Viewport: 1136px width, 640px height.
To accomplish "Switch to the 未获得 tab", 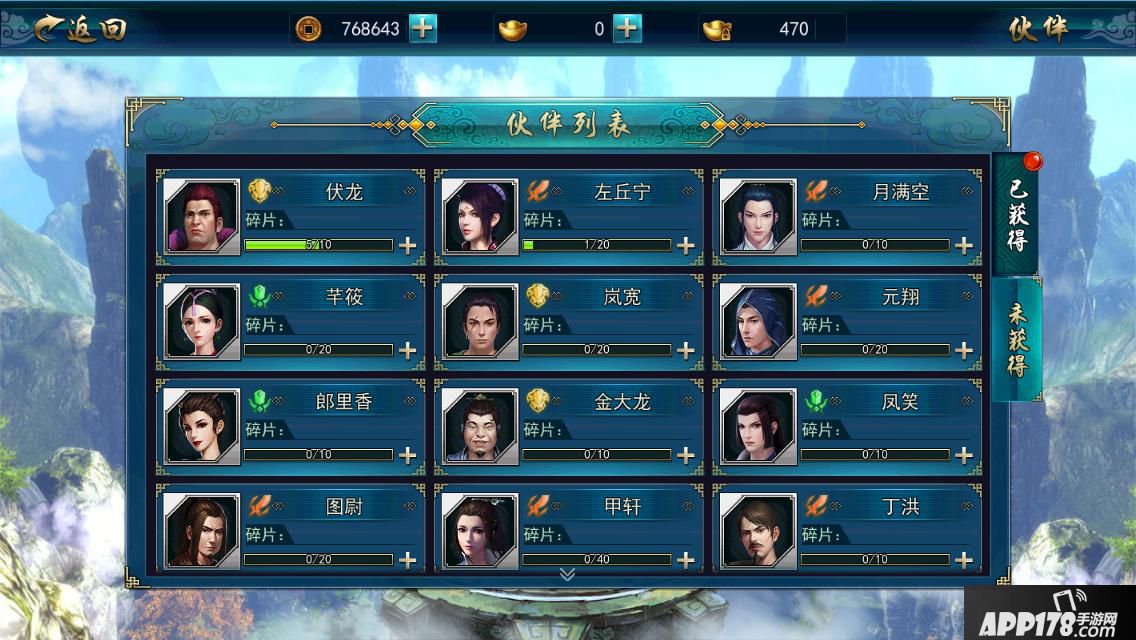I will [1016, 338].
